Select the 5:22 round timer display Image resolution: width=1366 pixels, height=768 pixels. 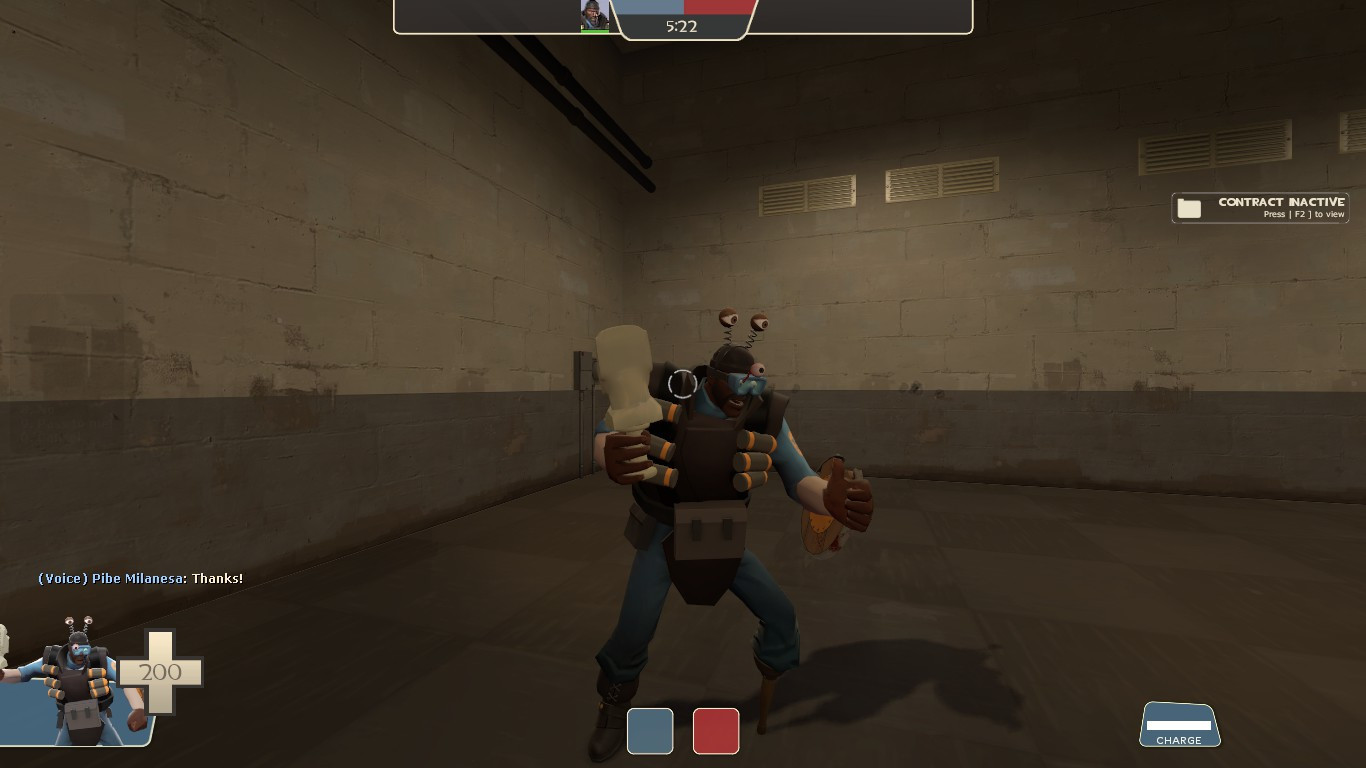[x=684, y=27]
